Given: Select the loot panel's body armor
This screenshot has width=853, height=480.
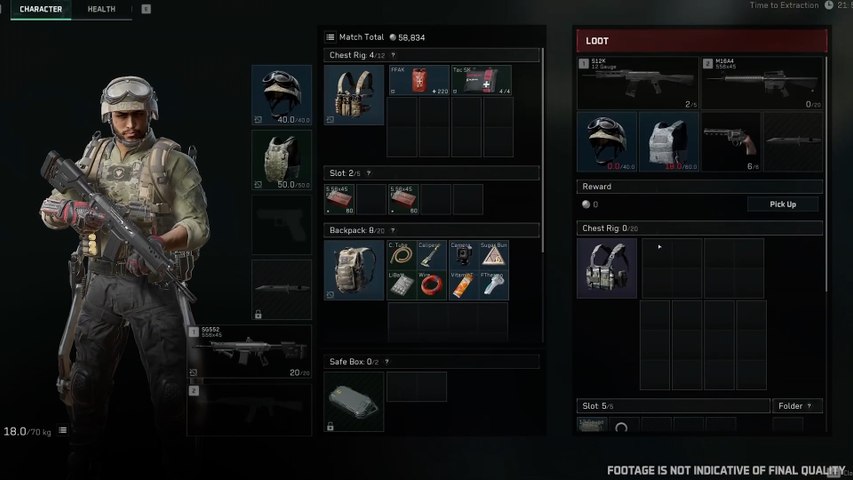Looking at the screenshot, I should (668, 141).
